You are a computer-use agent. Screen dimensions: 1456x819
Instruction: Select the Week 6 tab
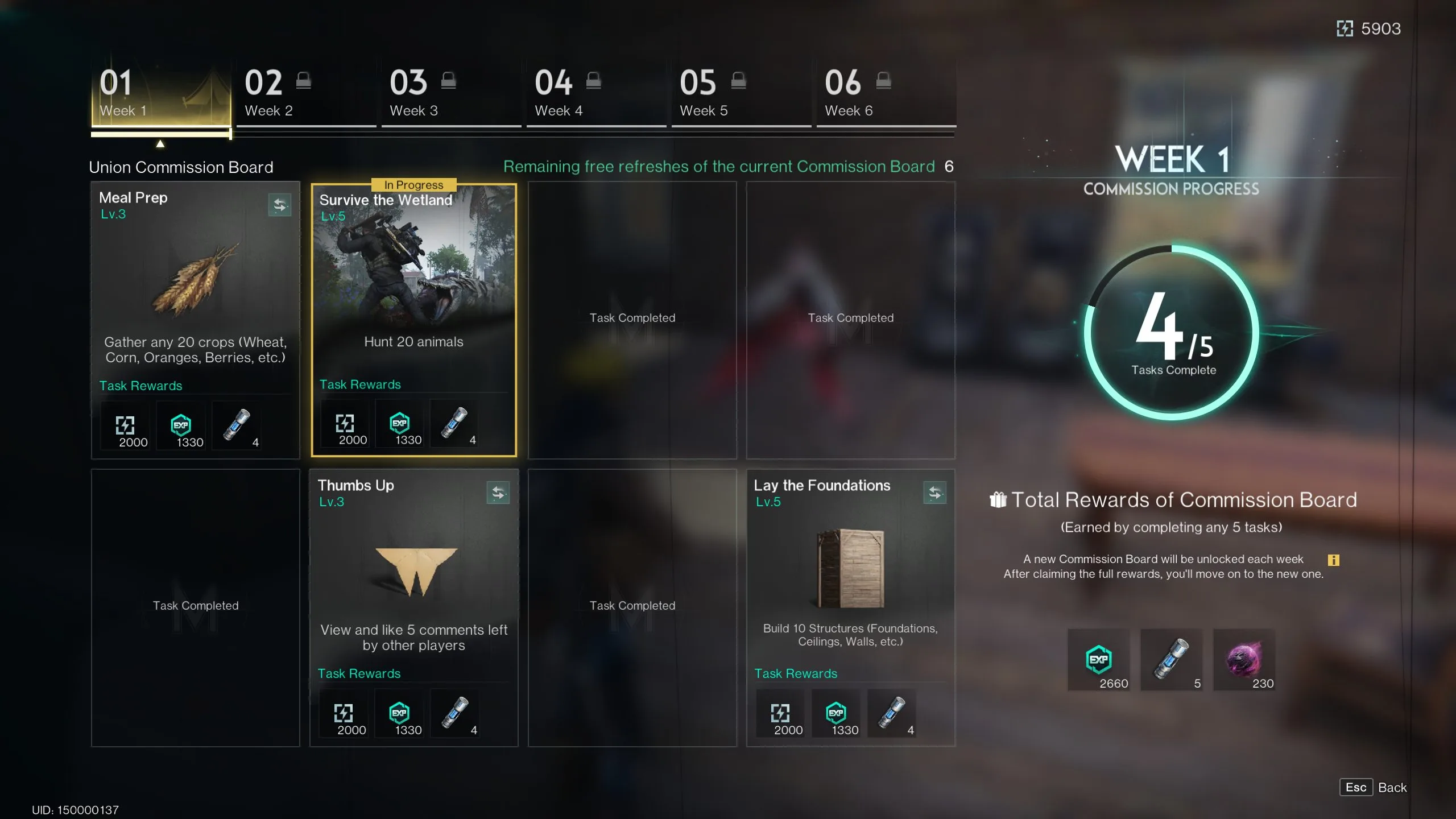click(886, 94)
